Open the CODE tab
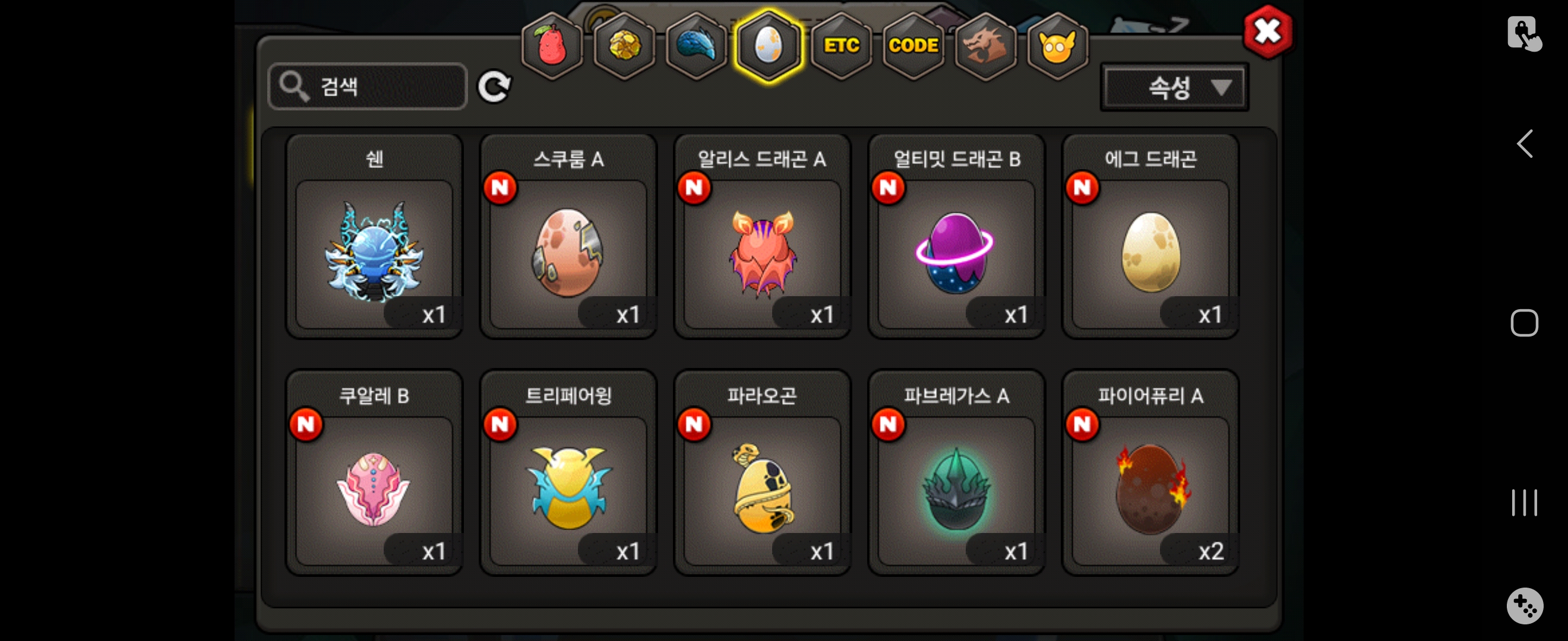Screen dimensions: 1568x641 point(913,46)
